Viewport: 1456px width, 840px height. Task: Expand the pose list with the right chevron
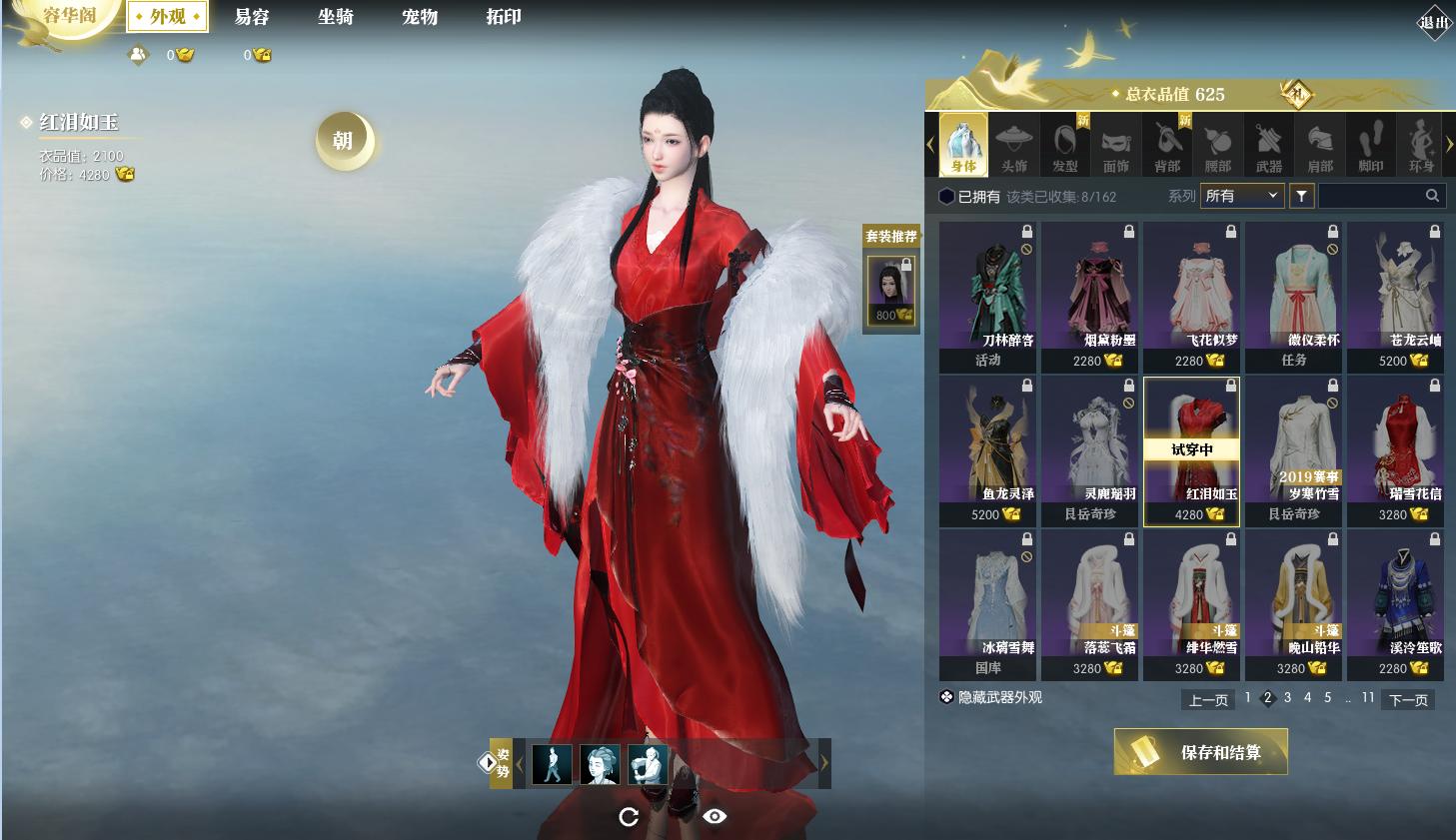pyautogui.click(x=824, y=762)
